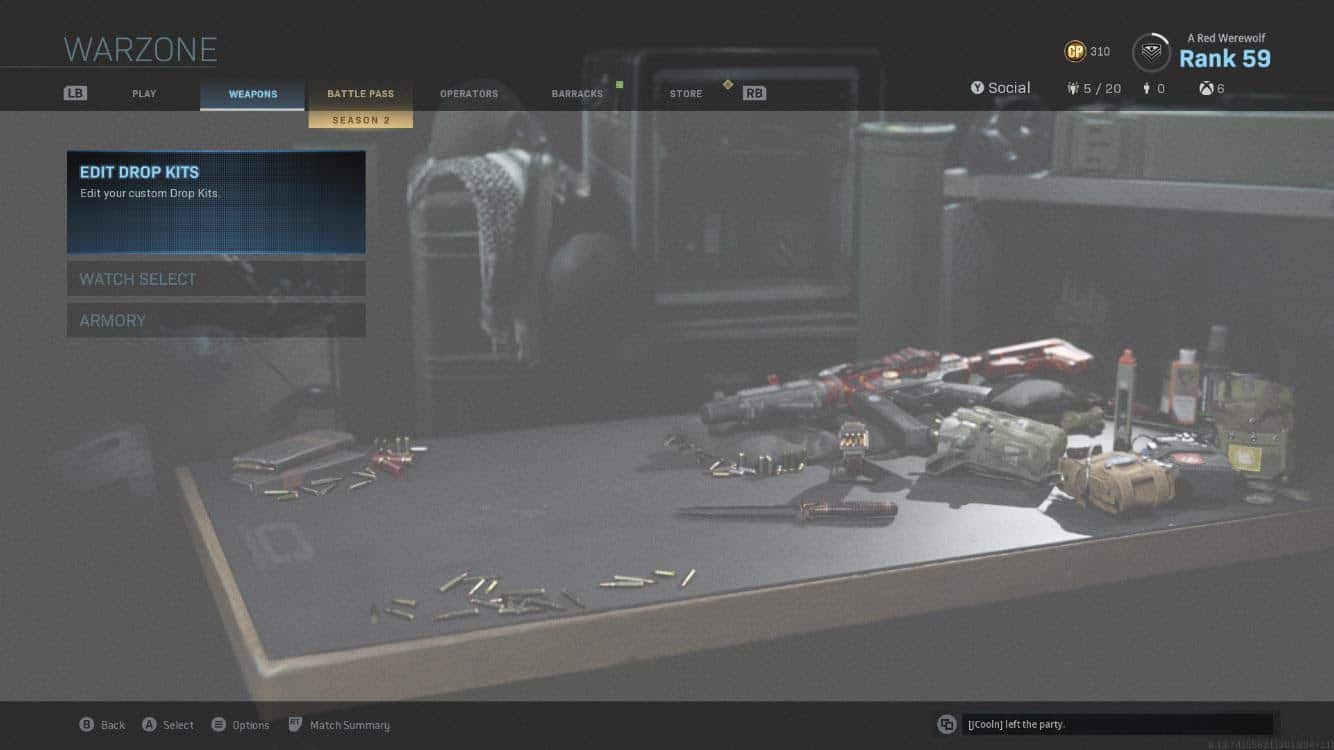Image resolution: width=1334 pixels, height=750 pixels.
Task: Select the RB bumper shoulder indicator
Action: pyautogui.click(x=754, y=93)
